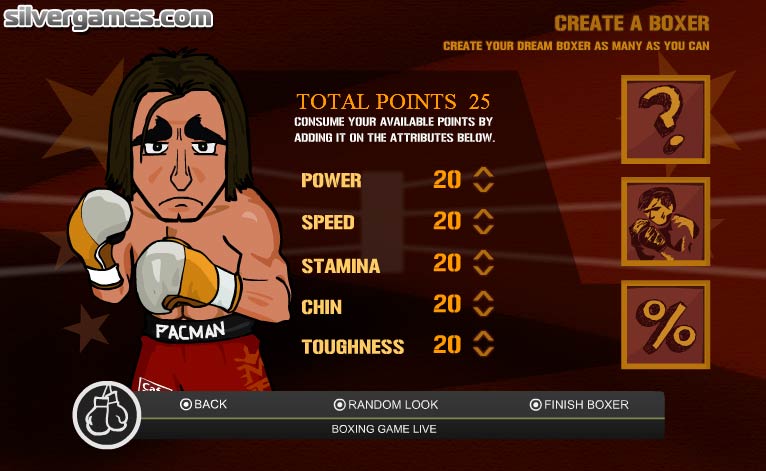This screenshot has width=766, height=471.
Task: Open the question mark help panel
Action: tap(665, 119)
